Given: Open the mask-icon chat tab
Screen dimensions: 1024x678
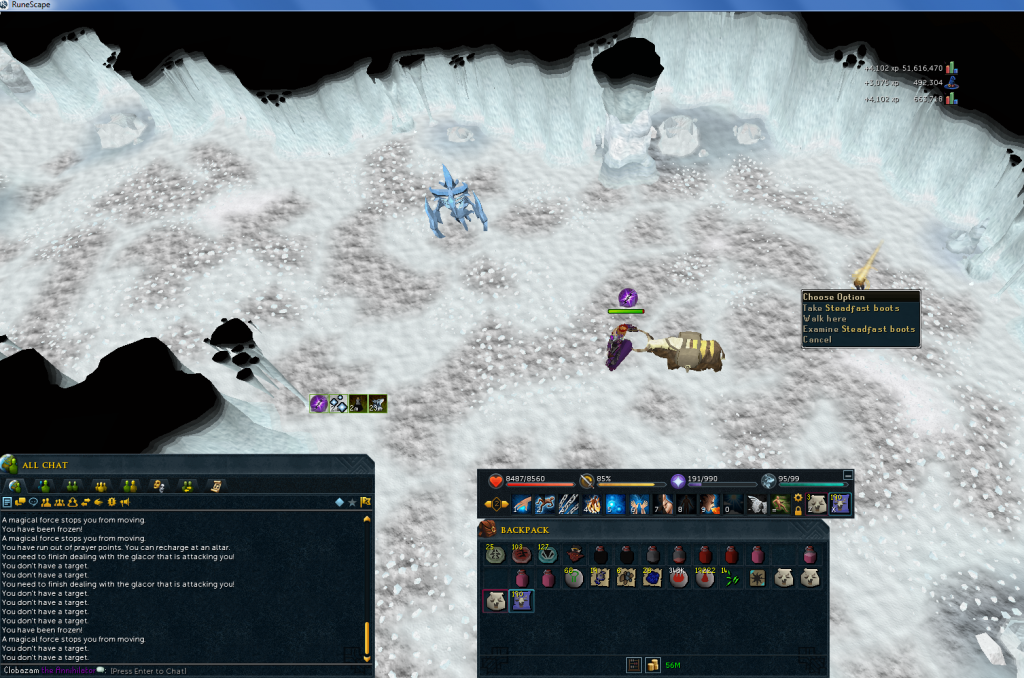Looking at the screenshot, I should click(x=157, y=485).
